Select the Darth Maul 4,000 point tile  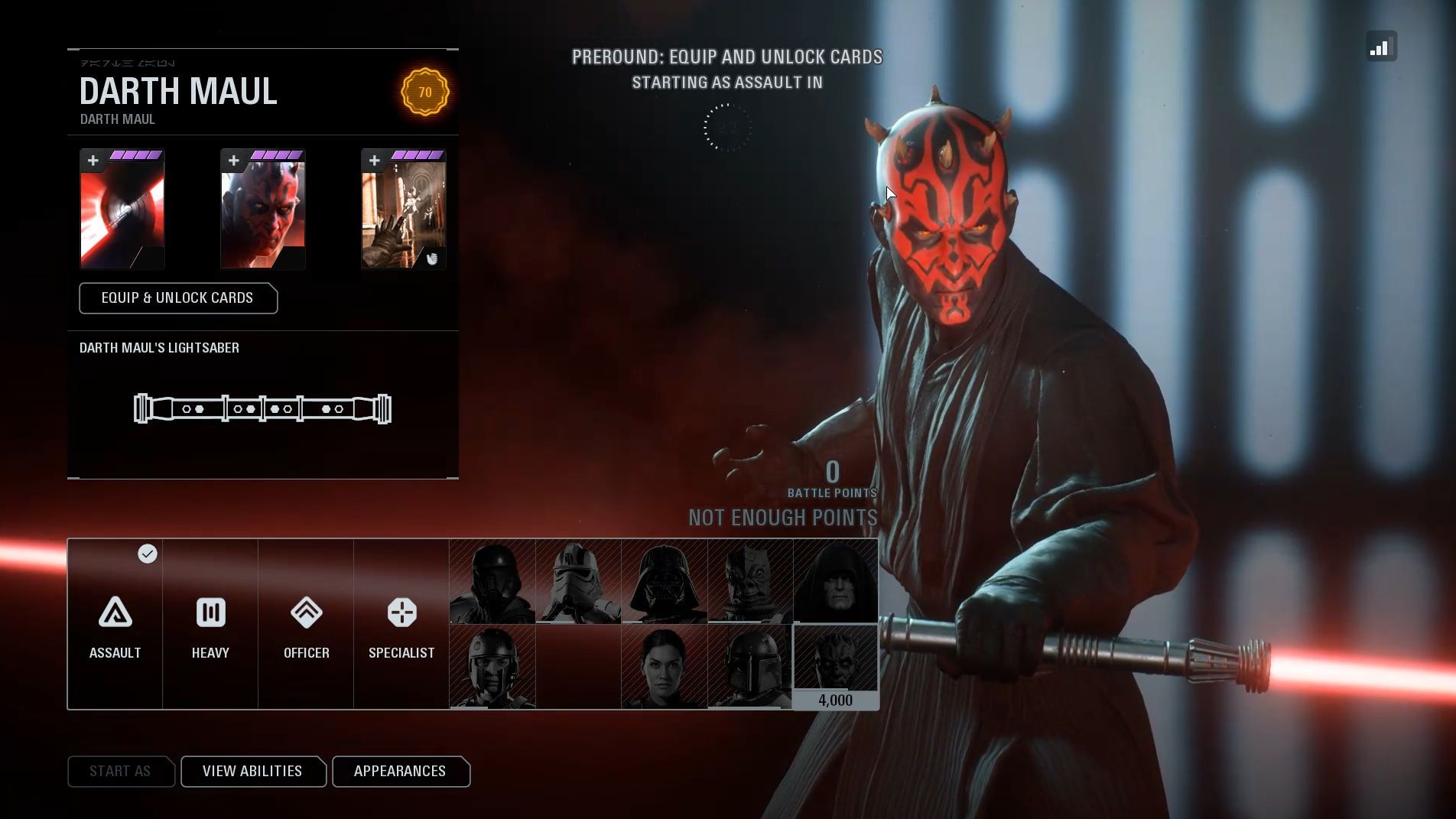(836, 667)
